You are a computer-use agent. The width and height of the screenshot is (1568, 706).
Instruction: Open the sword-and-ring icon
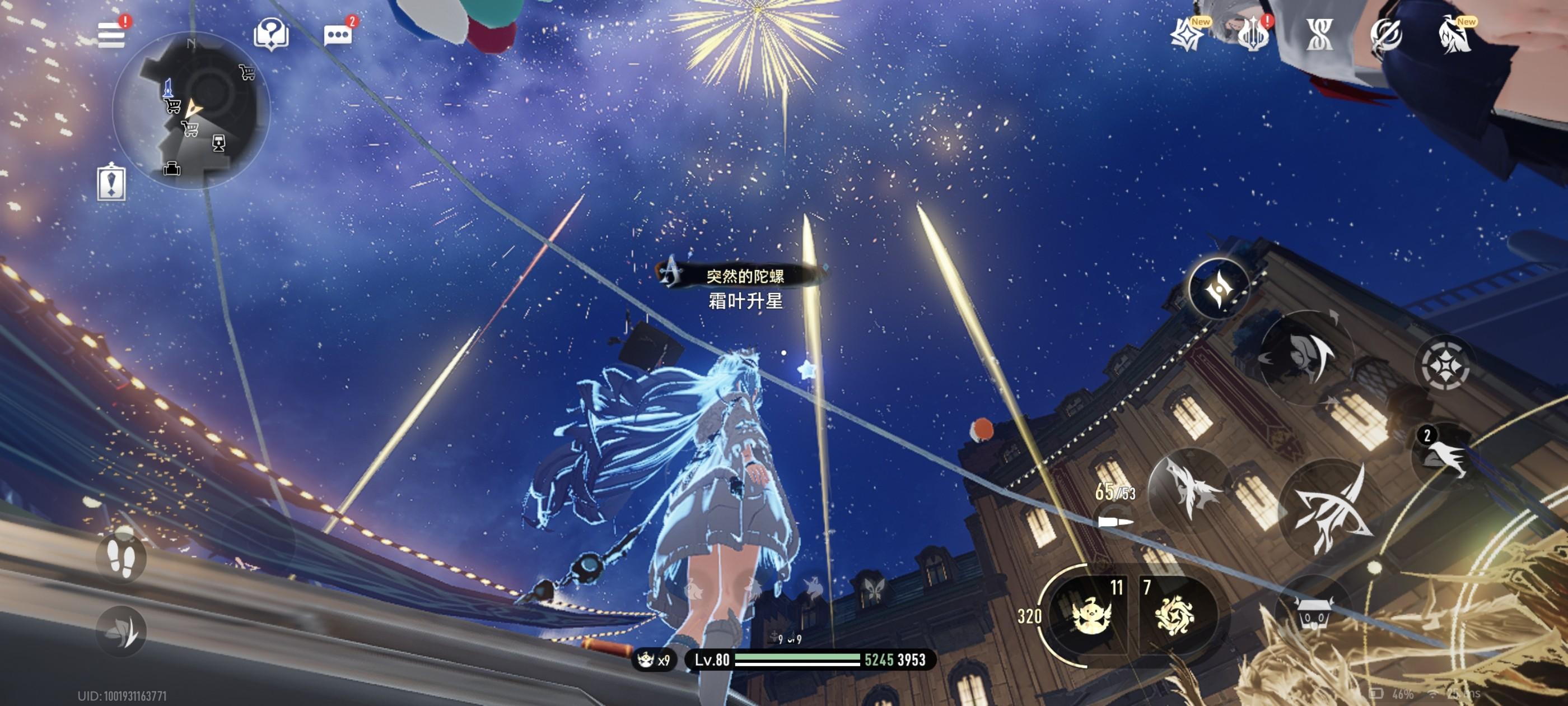1387,34
